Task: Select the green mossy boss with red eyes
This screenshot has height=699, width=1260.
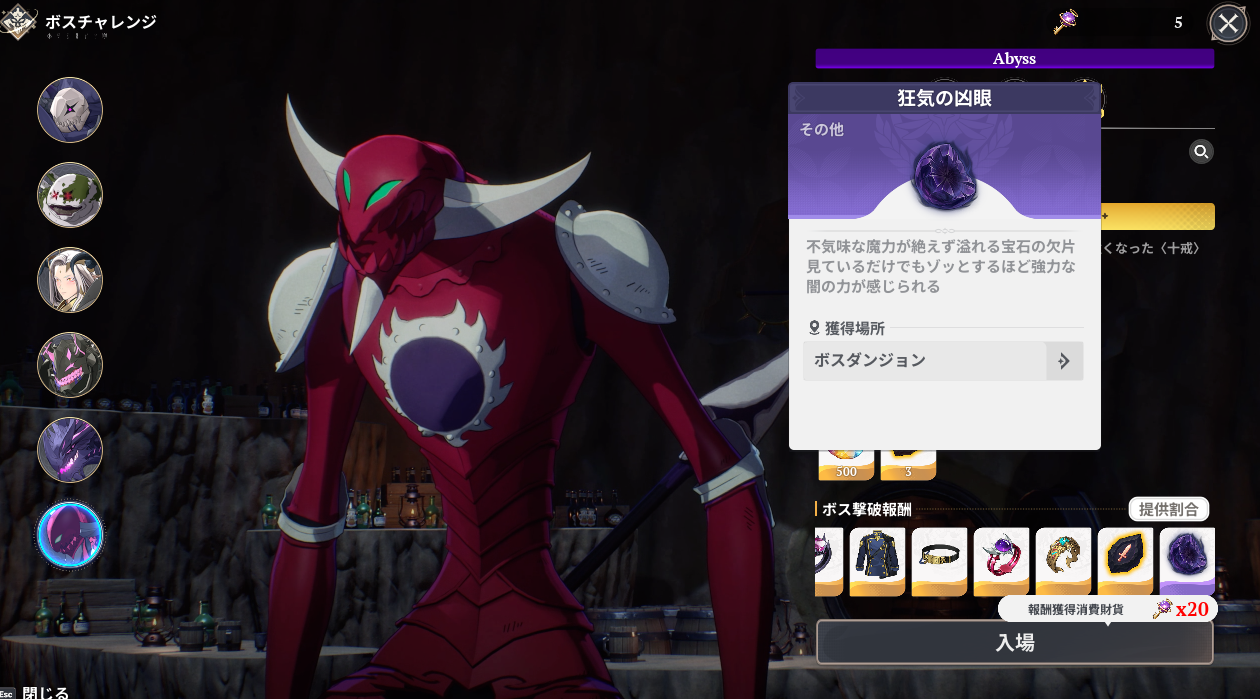Action: pos(70,195)
